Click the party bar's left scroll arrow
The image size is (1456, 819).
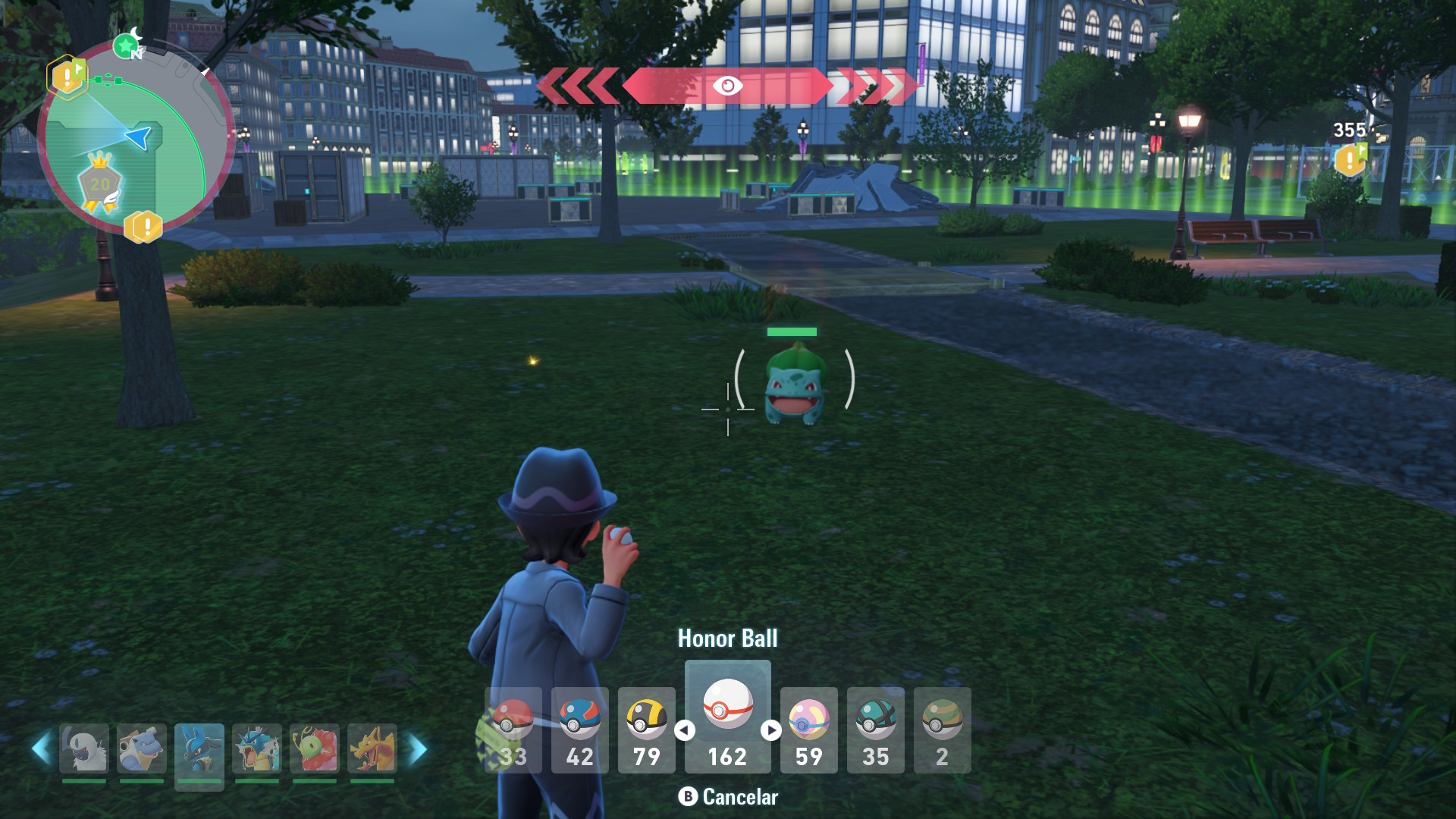(x=40, y=749)
